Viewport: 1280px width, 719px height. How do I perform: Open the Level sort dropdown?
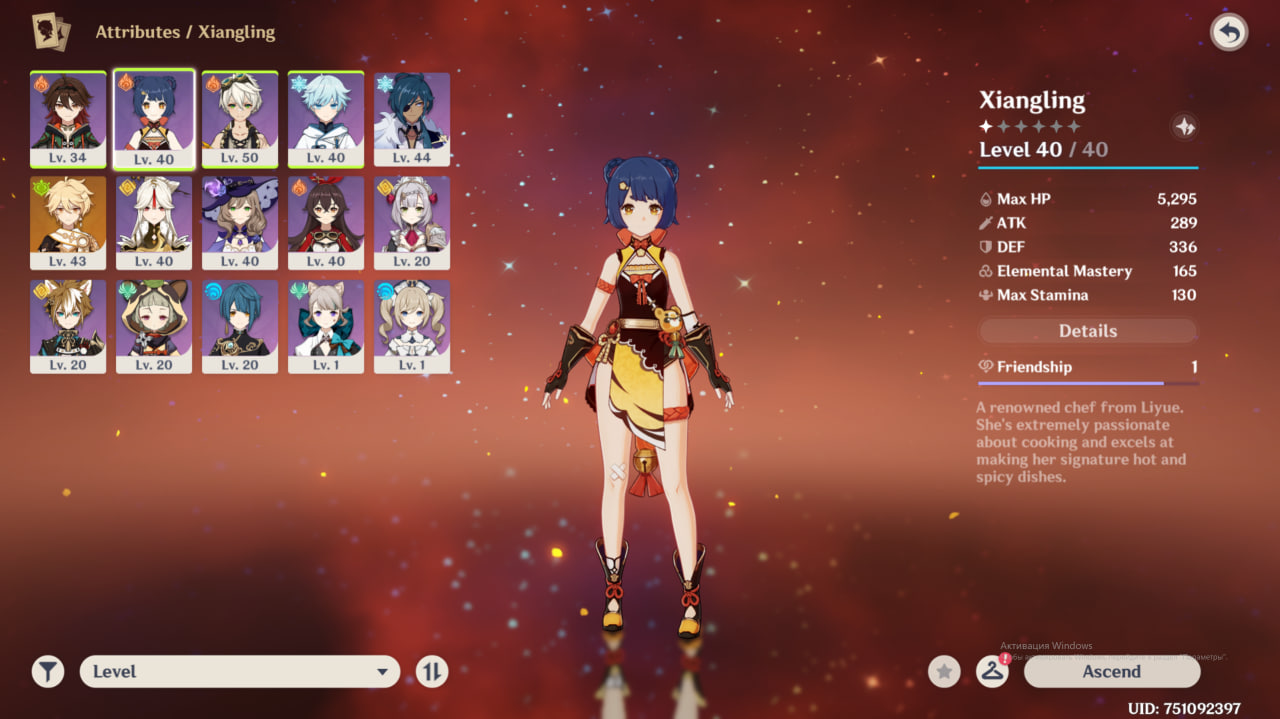[240, 672]
